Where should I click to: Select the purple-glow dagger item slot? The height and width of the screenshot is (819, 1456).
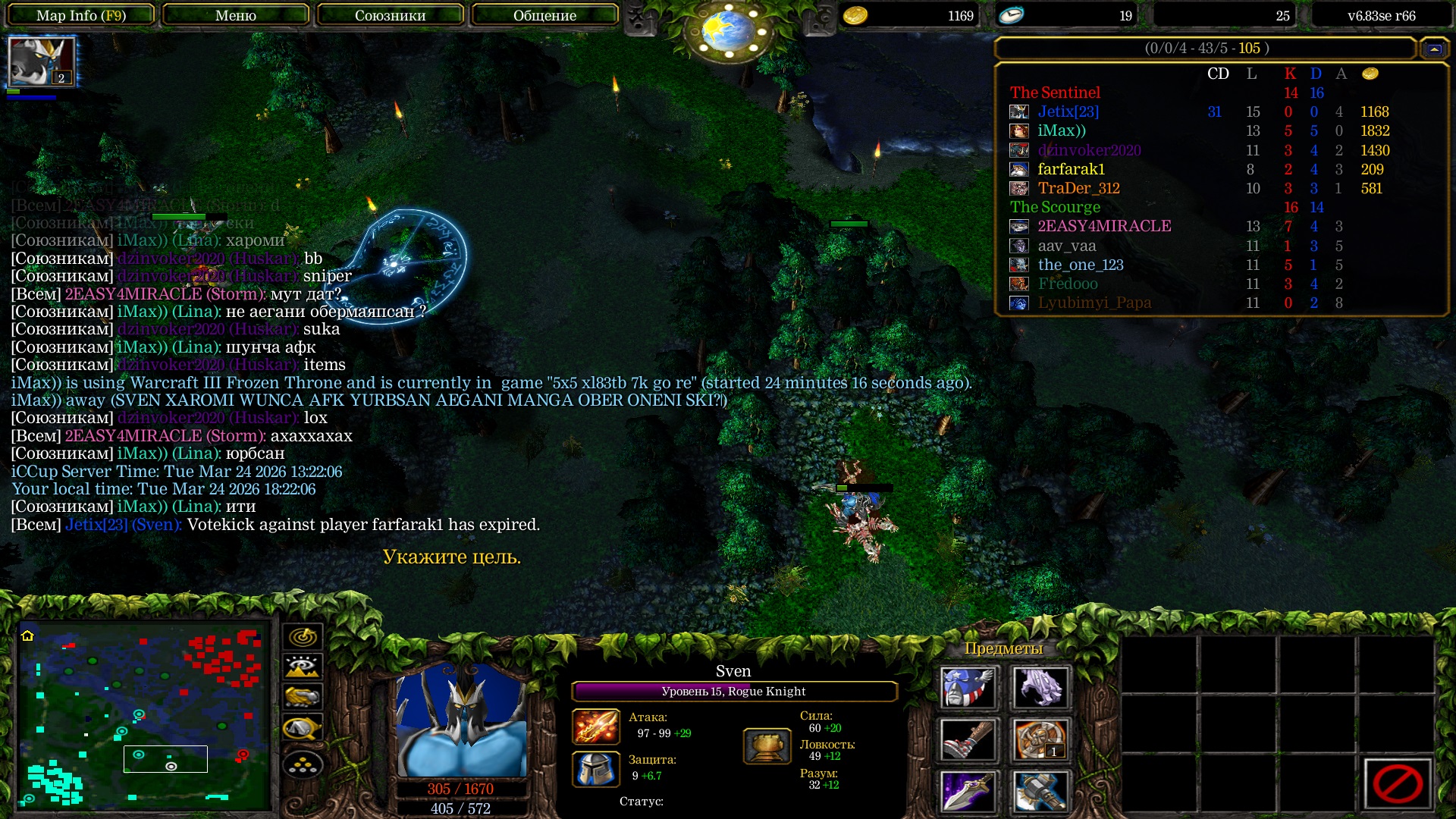click(968, 792)
